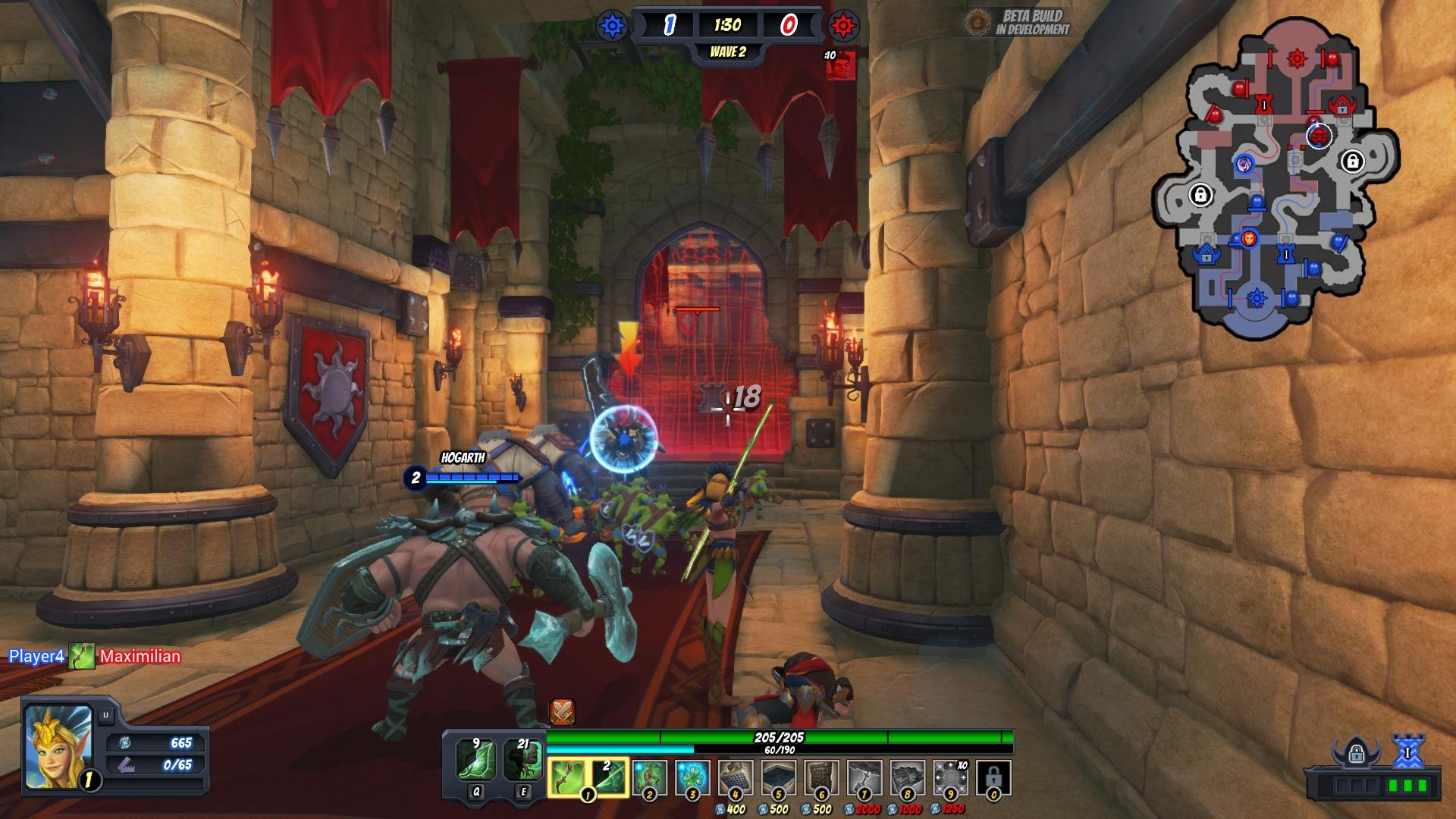The height and width of the screenshot is (819, 1456).
Task: Click the blue rift icon on the minimap
Action: (x=1257, y=298)
